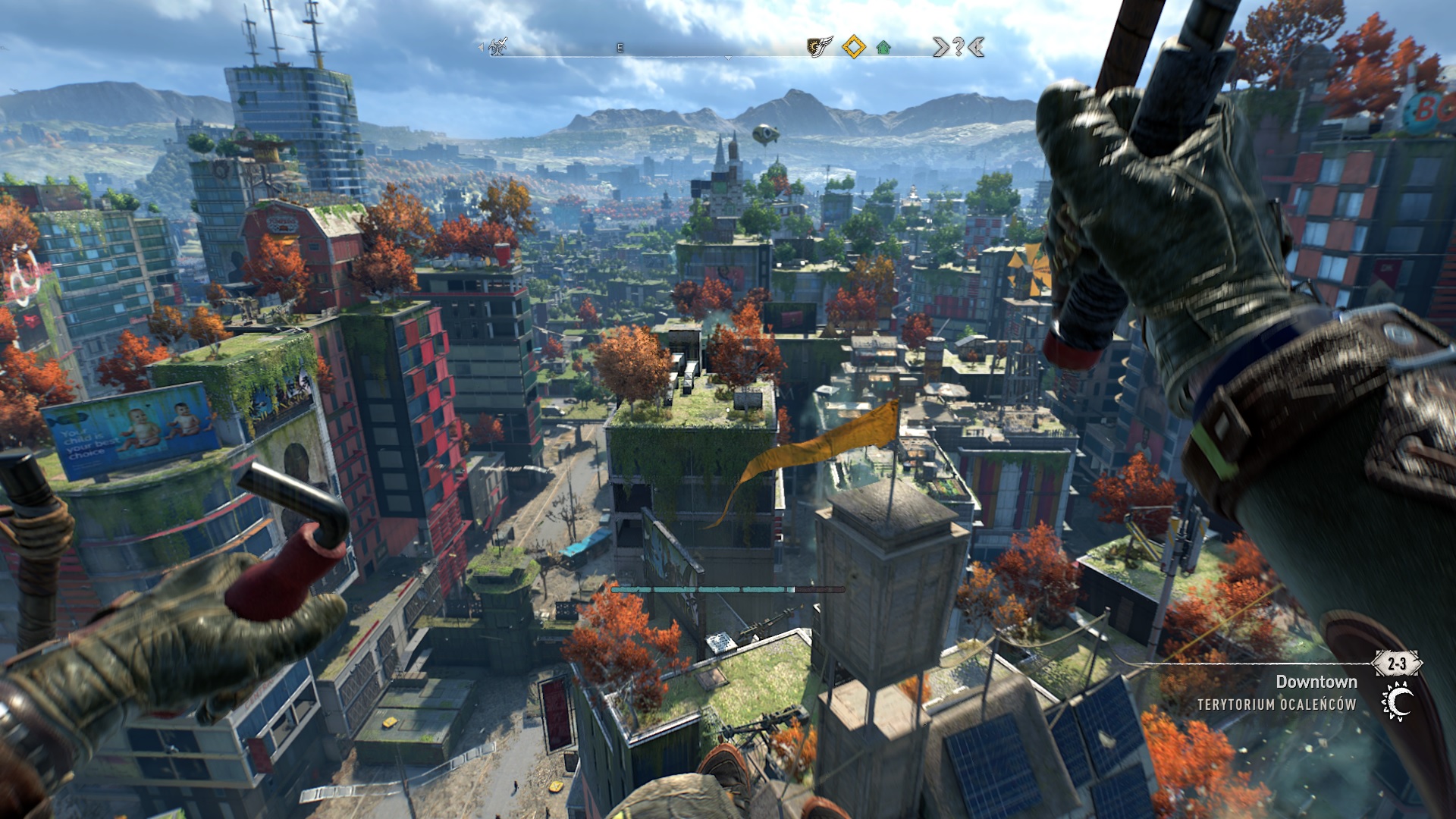
Task: Click the yellow diamond quest marker
Action: (x=854, y=47)
